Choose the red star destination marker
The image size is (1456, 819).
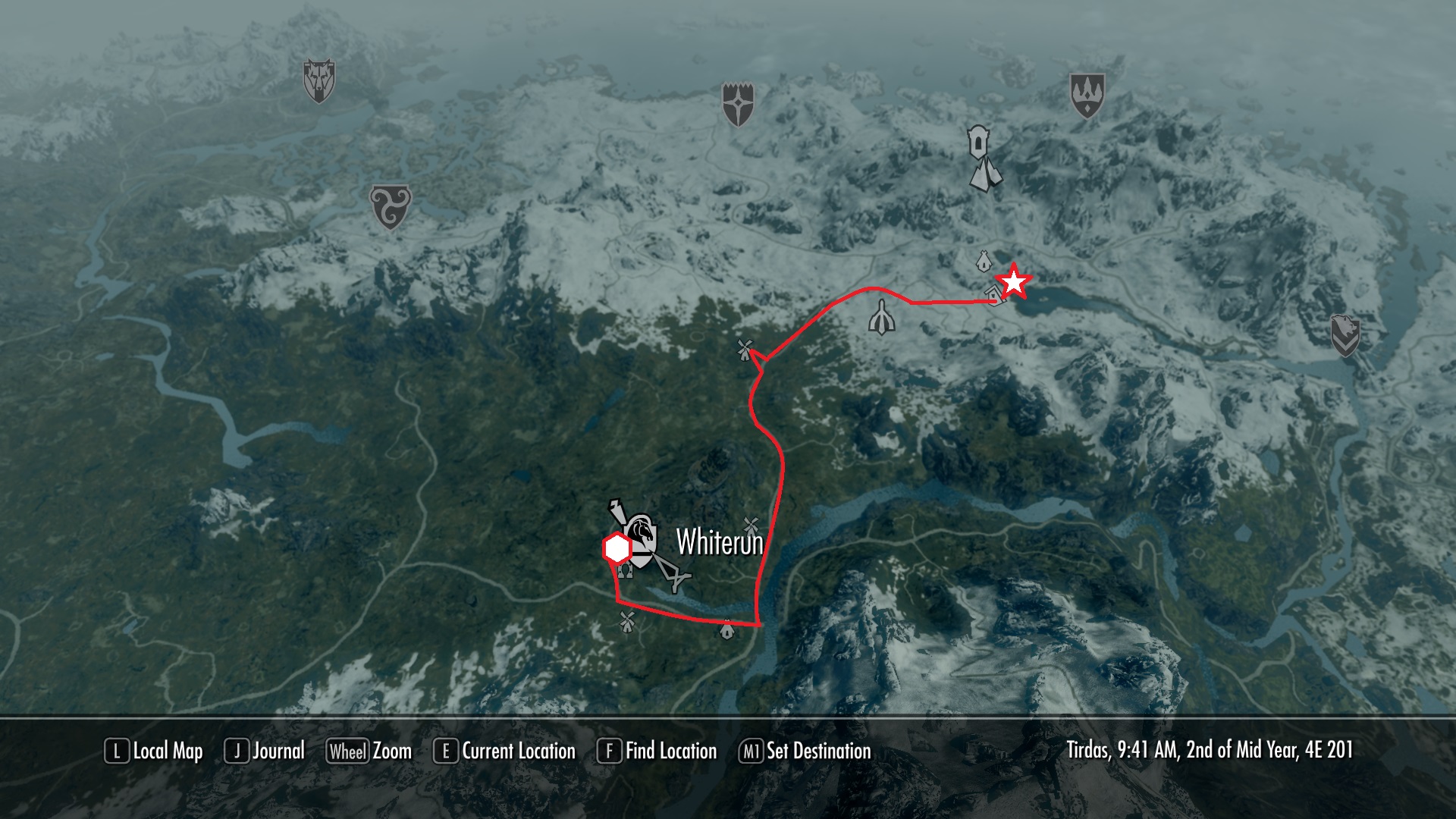pos(1013,281)
